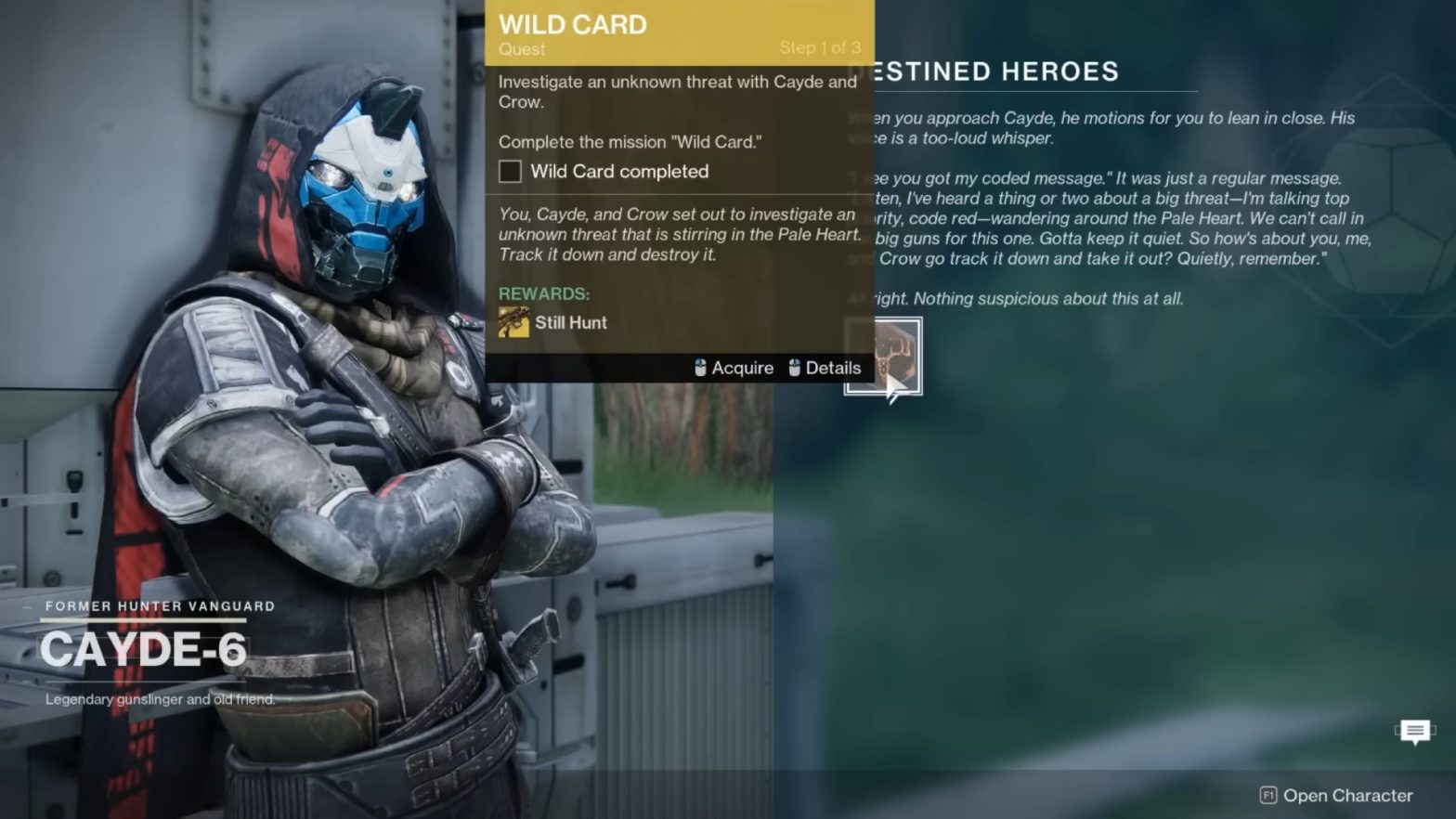This screenshot has width=1456, height=819.
Task: Click the F1 key icon near Open Character
Action: click(x=1267, y=795)
